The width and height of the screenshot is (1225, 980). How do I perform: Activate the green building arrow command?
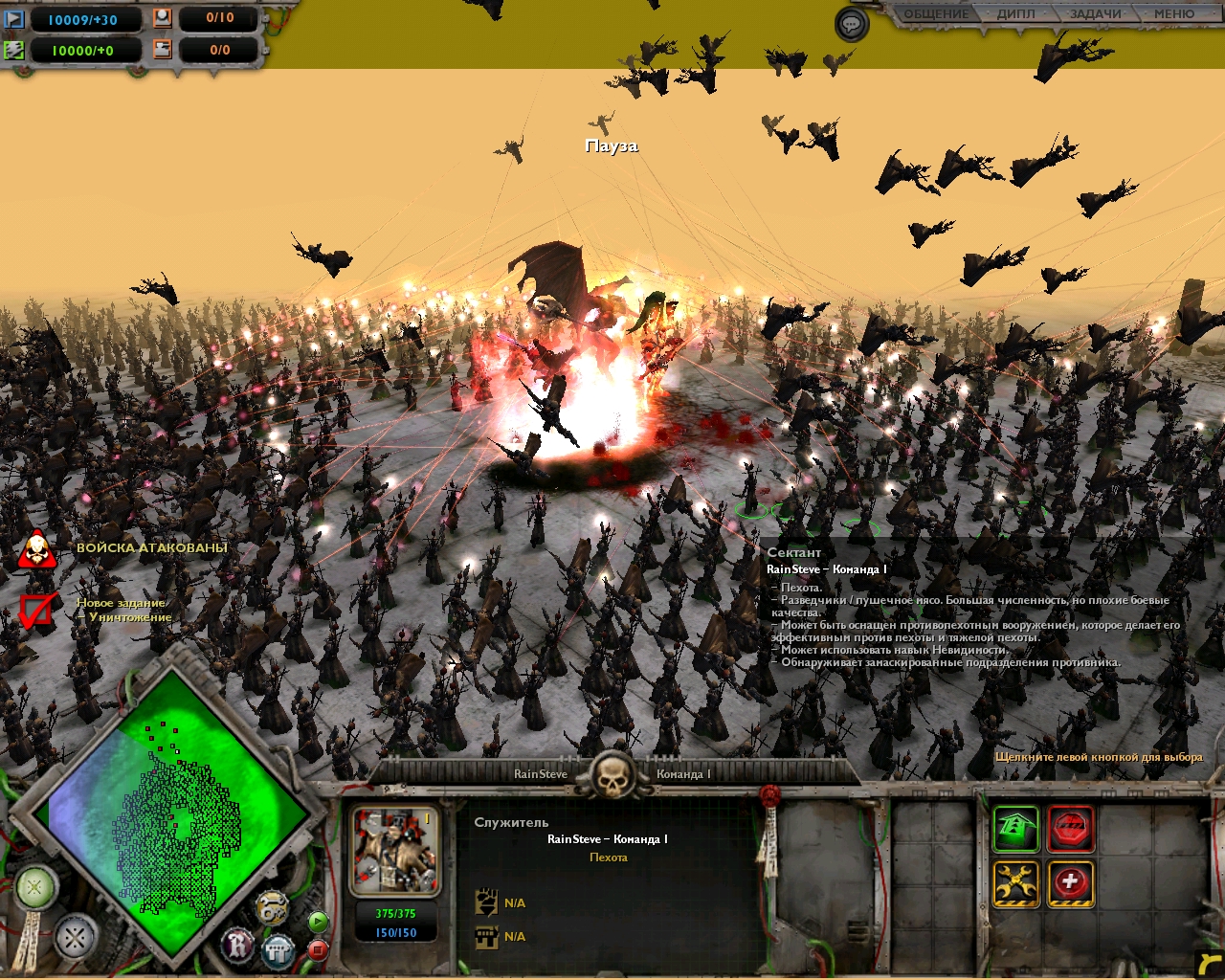point(1015,829)
